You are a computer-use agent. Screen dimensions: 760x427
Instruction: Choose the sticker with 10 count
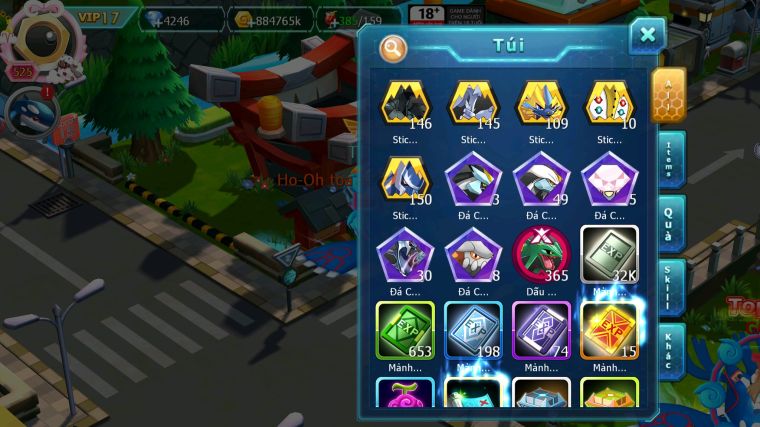tap(610, 103)
